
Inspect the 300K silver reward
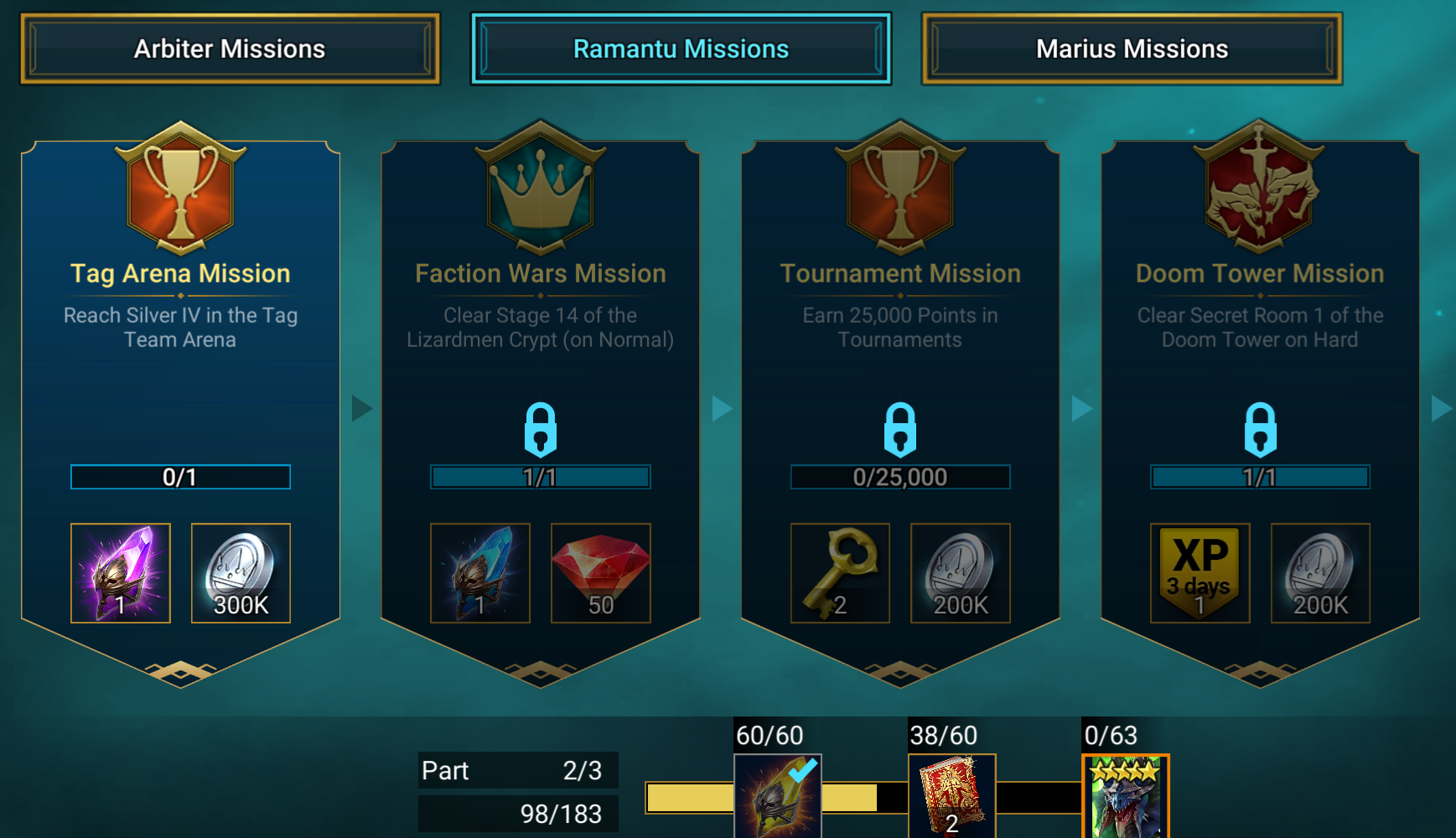pos(241,573)
